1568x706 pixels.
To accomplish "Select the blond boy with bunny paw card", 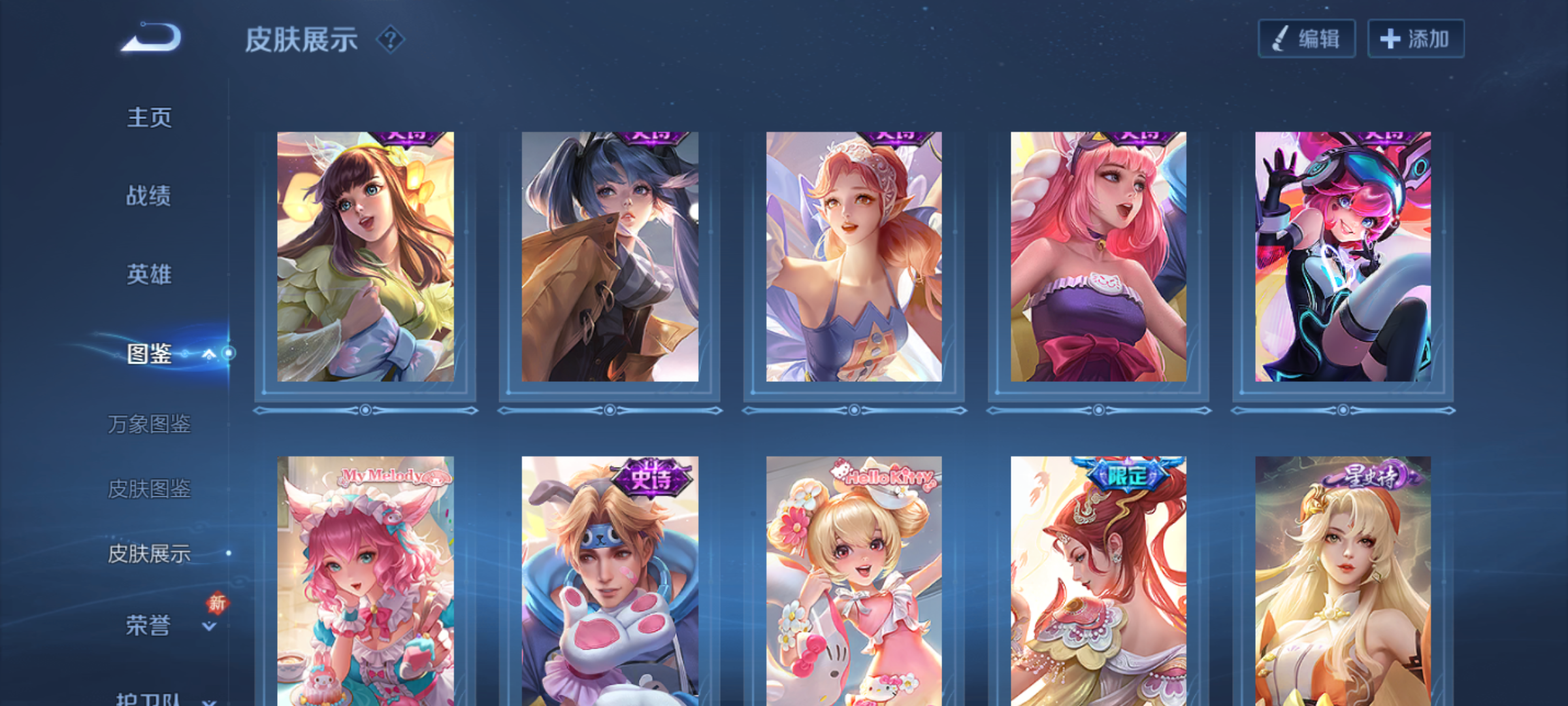I will coord(610,580).
